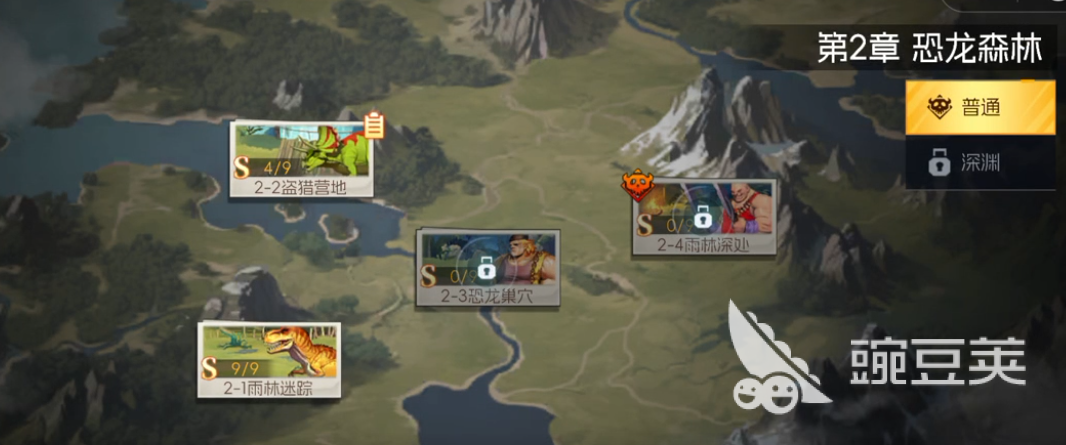This screenshot has height=445, width=1066.
Task: Select locked boss stage 2-4 雨林深处
Action: point(703,216)
